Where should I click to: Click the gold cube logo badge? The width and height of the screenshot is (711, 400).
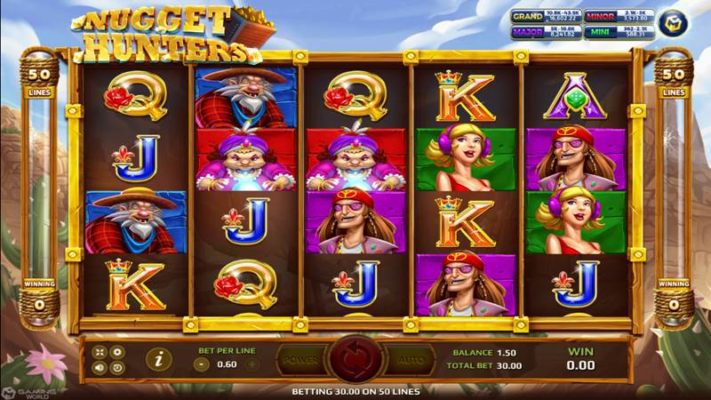click(x=671, y=23)
